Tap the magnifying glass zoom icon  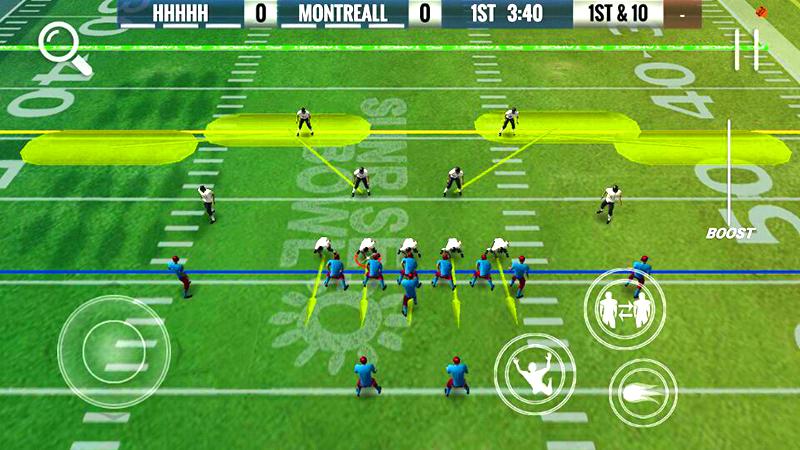(x=64, y=48)
